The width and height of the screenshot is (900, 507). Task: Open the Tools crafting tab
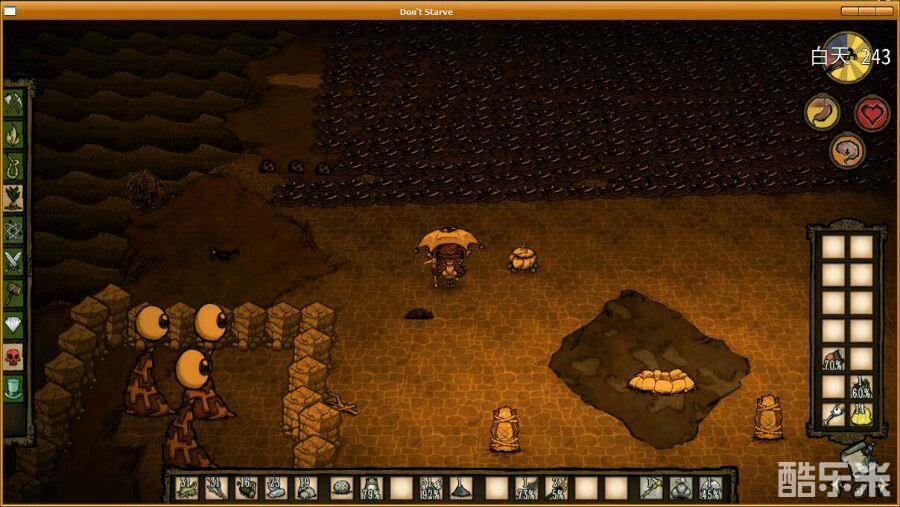pyautogui.click(x=14, y=103)
